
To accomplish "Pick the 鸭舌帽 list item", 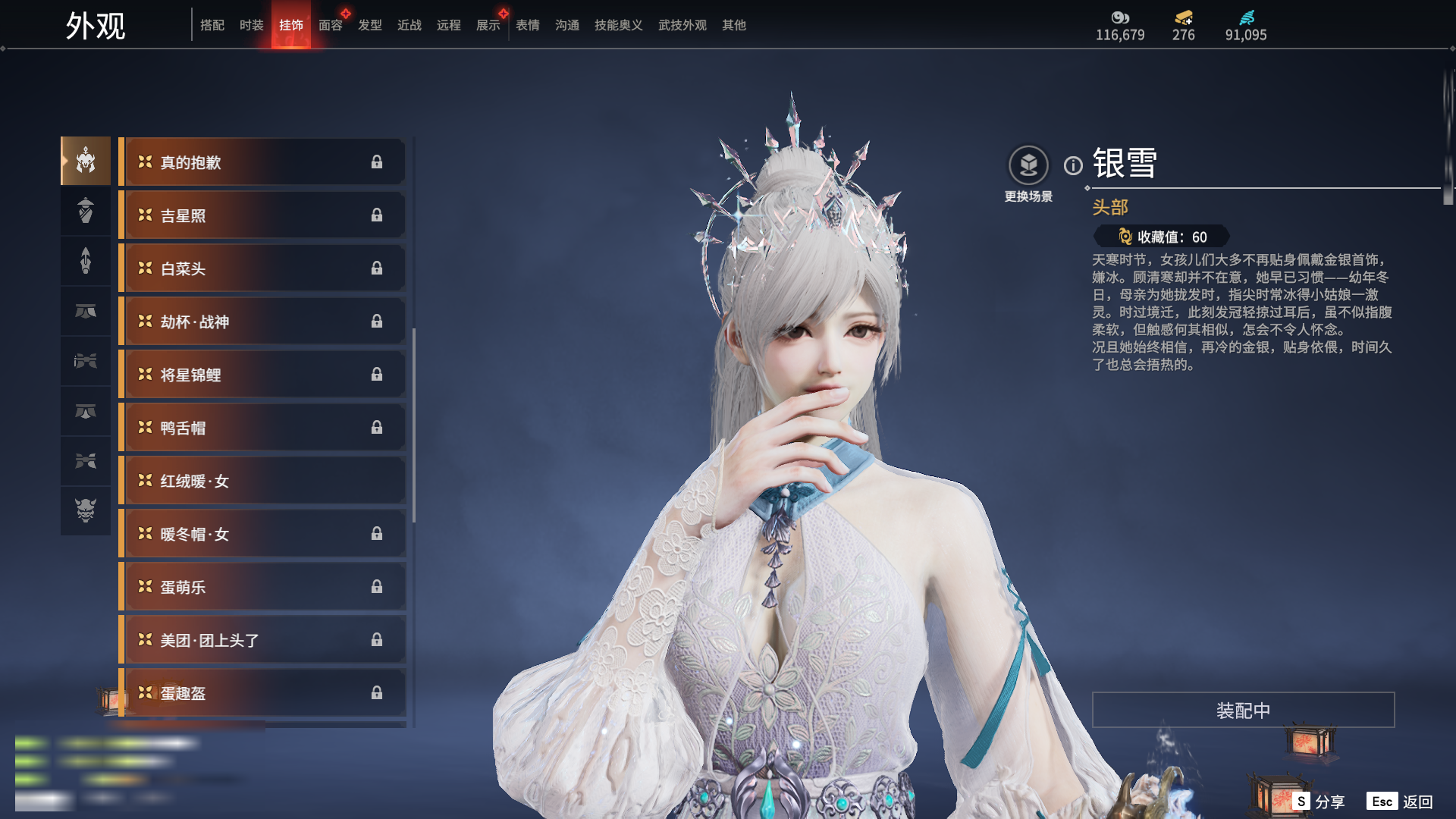I will pos(262,428).
